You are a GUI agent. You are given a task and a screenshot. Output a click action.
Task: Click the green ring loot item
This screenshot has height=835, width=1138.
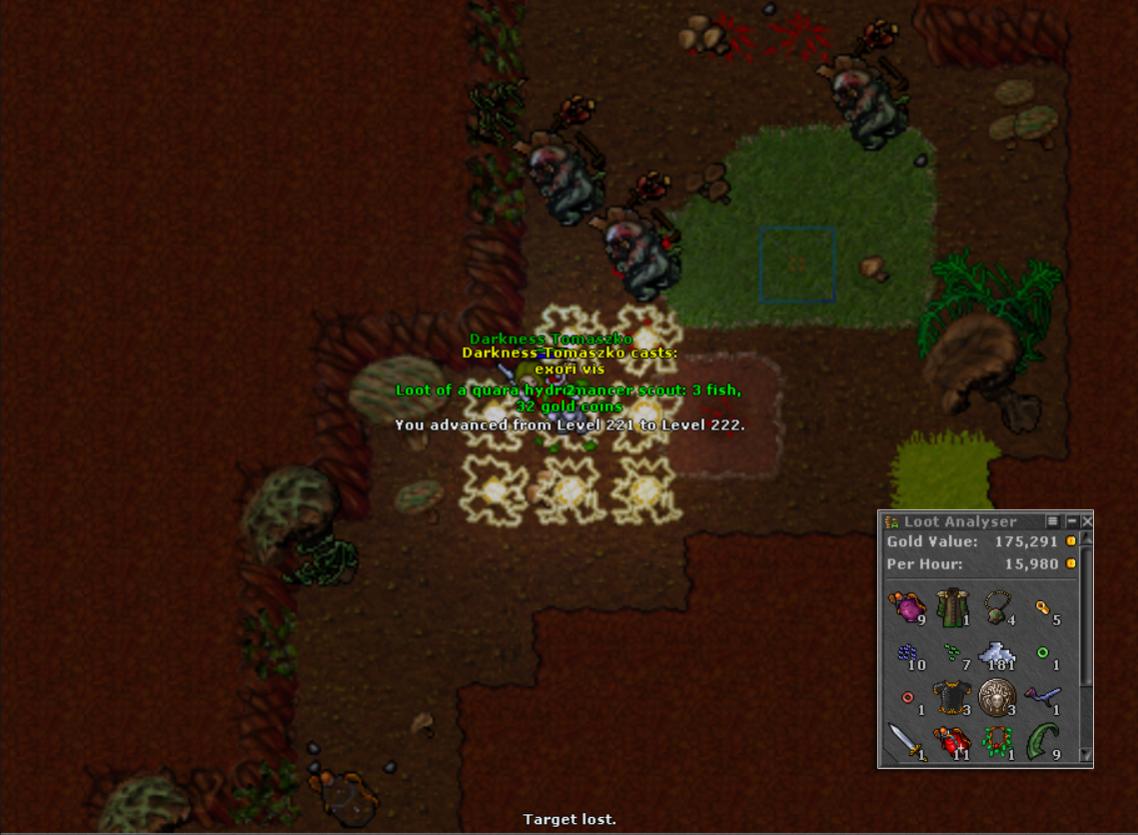point(1043,653)
